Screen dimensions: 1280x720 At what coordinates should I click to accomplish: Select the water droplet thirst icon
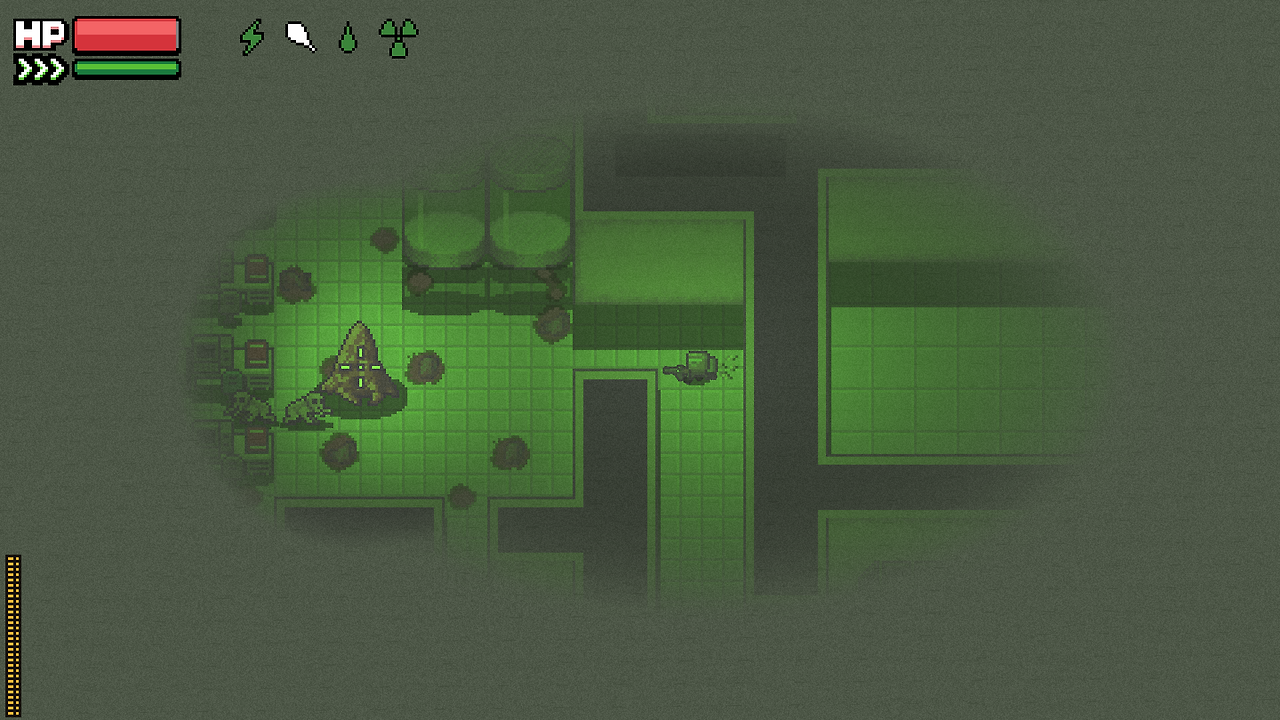click(x=347, y=39)
